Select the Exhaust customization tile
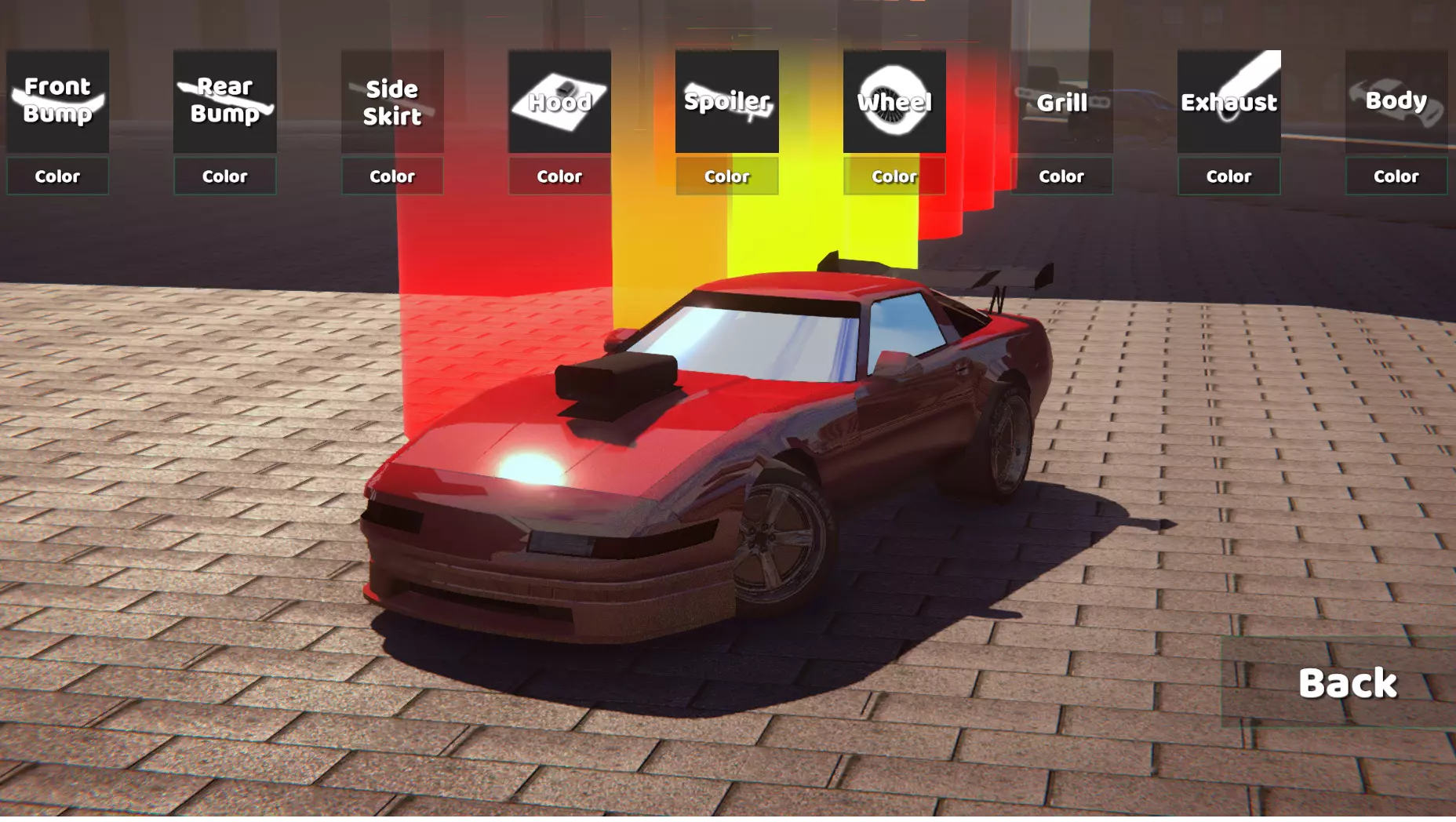The image size is (1456, 822). (x=1228, y=101)
